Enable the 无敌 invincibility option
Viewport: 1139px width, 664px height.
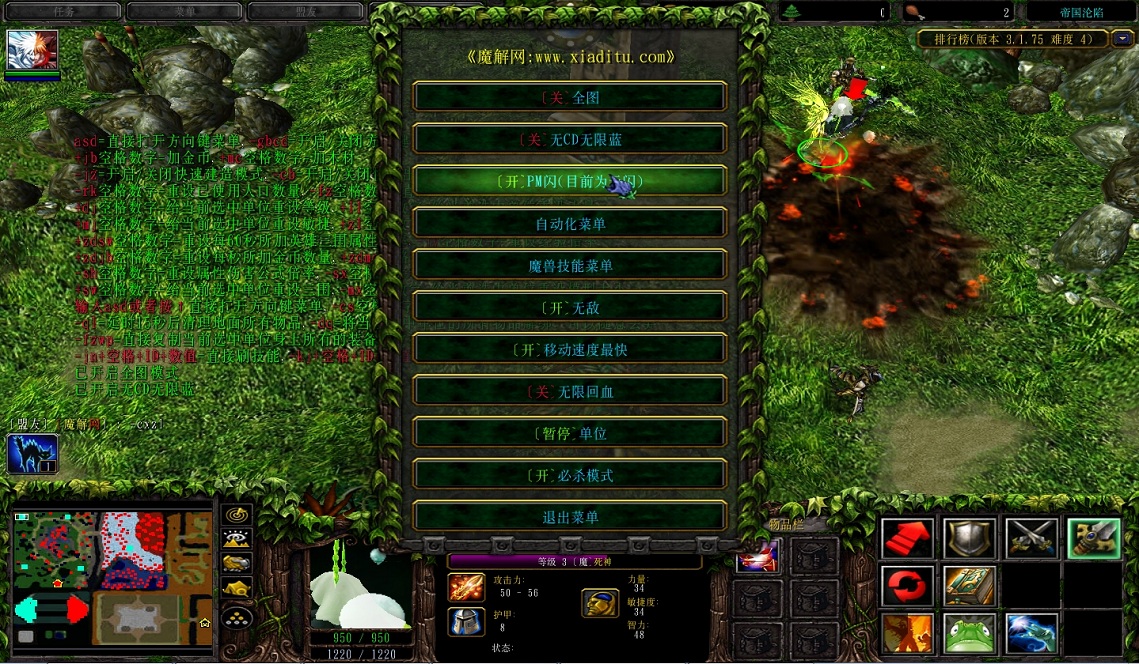[x=570, y=307]
